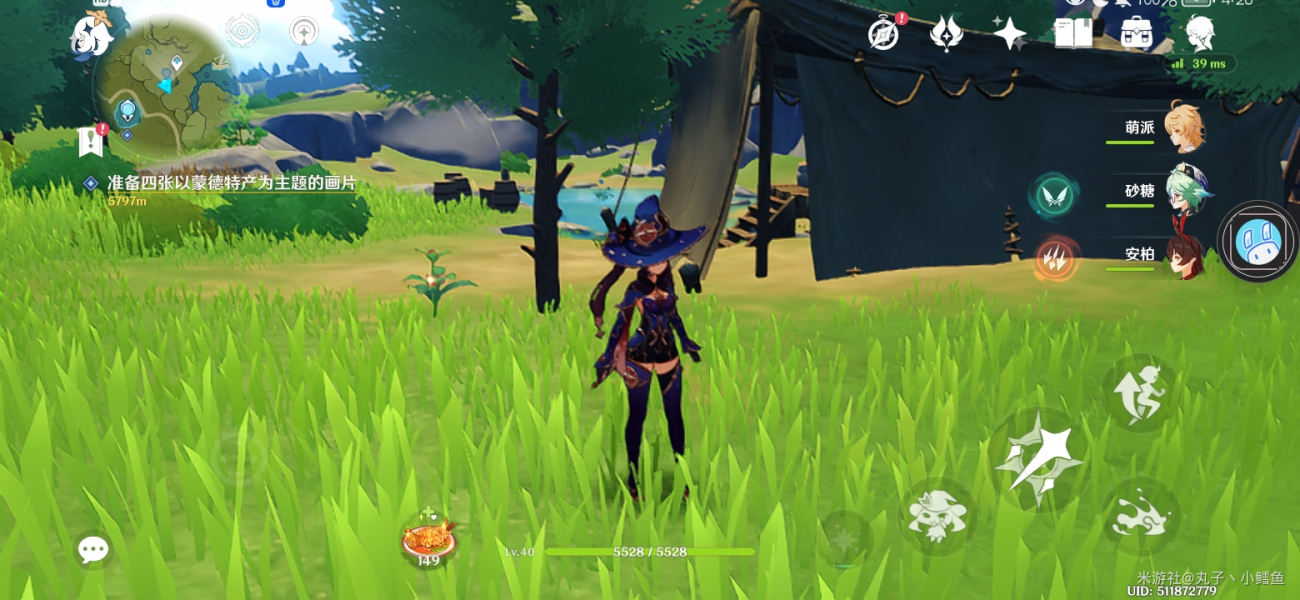Select the tracked quest 准备四张以蒙德特产为主题的画片
Image resolution: width=1300 pixels, height=600 pixels.
pyautogui.click(x=231, y=184)
